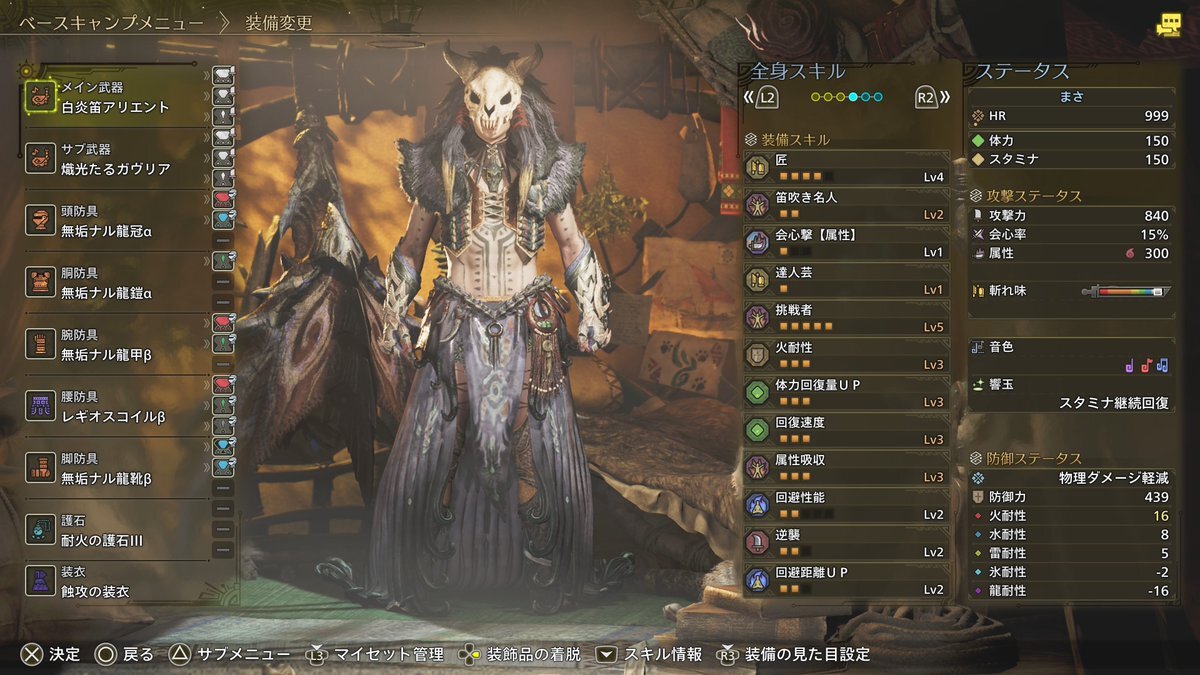Show the 体力回復量UP skill entry

(846, 392)
